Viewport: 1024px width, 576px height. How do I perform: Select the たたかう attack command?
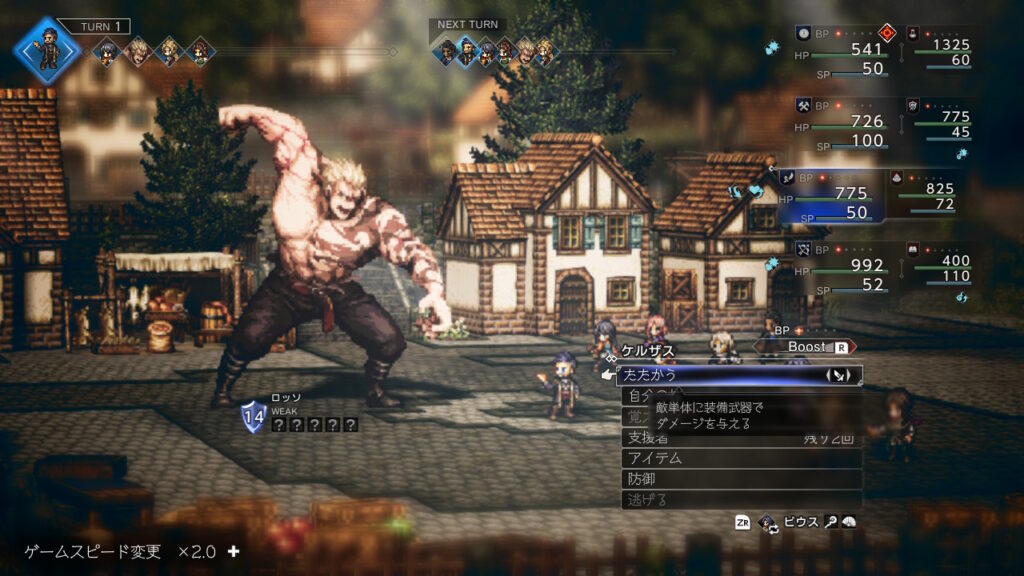[700, 375]
